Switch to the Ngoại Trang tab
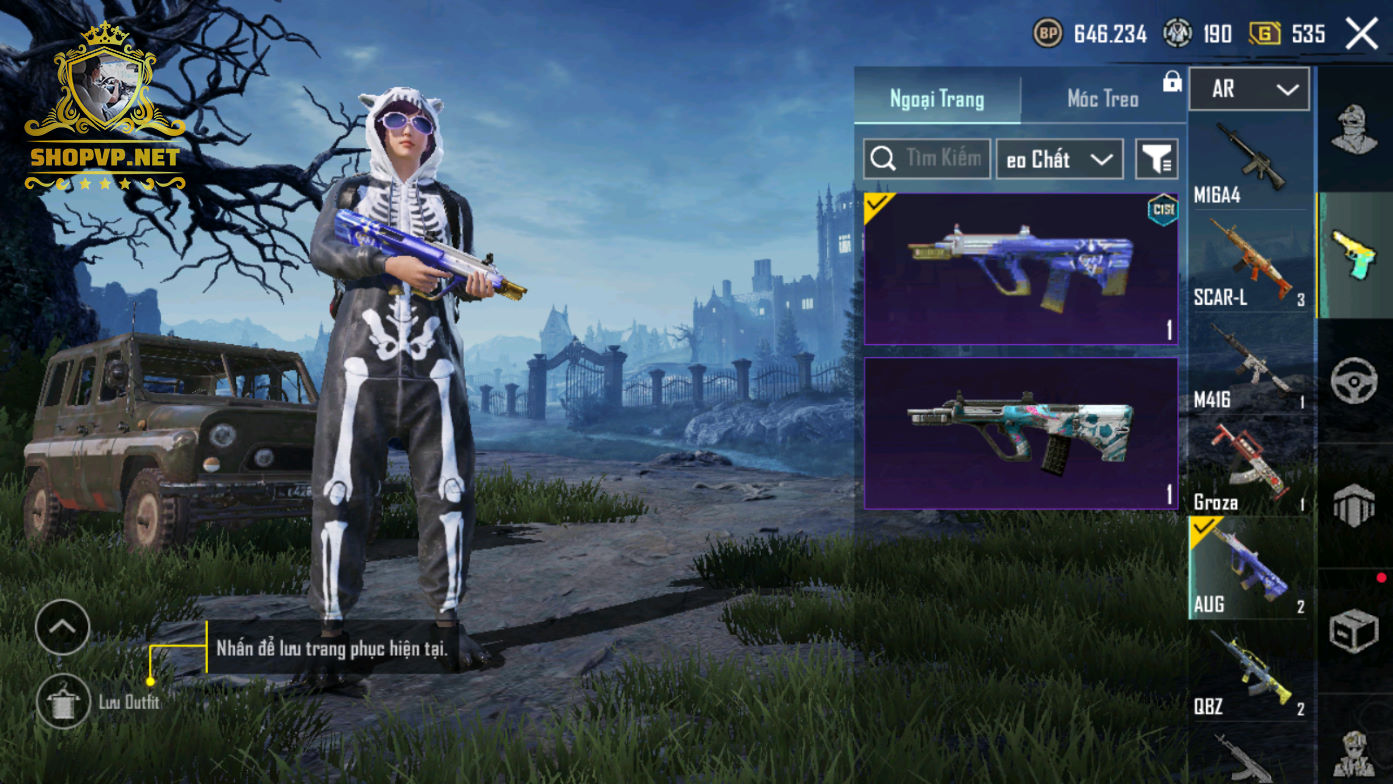This screenshot has height=784, width=1393. (x=937, y=99)
